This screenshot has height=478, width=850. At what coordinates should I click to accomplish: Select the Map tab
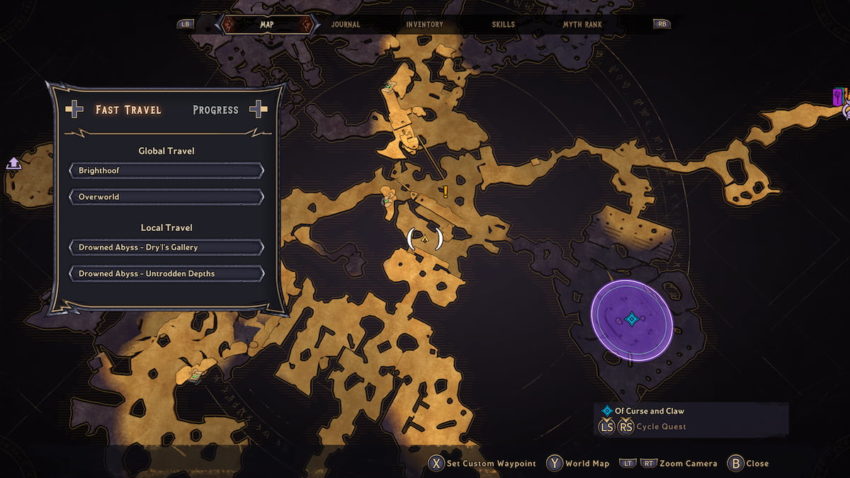[x=266, y=24]
